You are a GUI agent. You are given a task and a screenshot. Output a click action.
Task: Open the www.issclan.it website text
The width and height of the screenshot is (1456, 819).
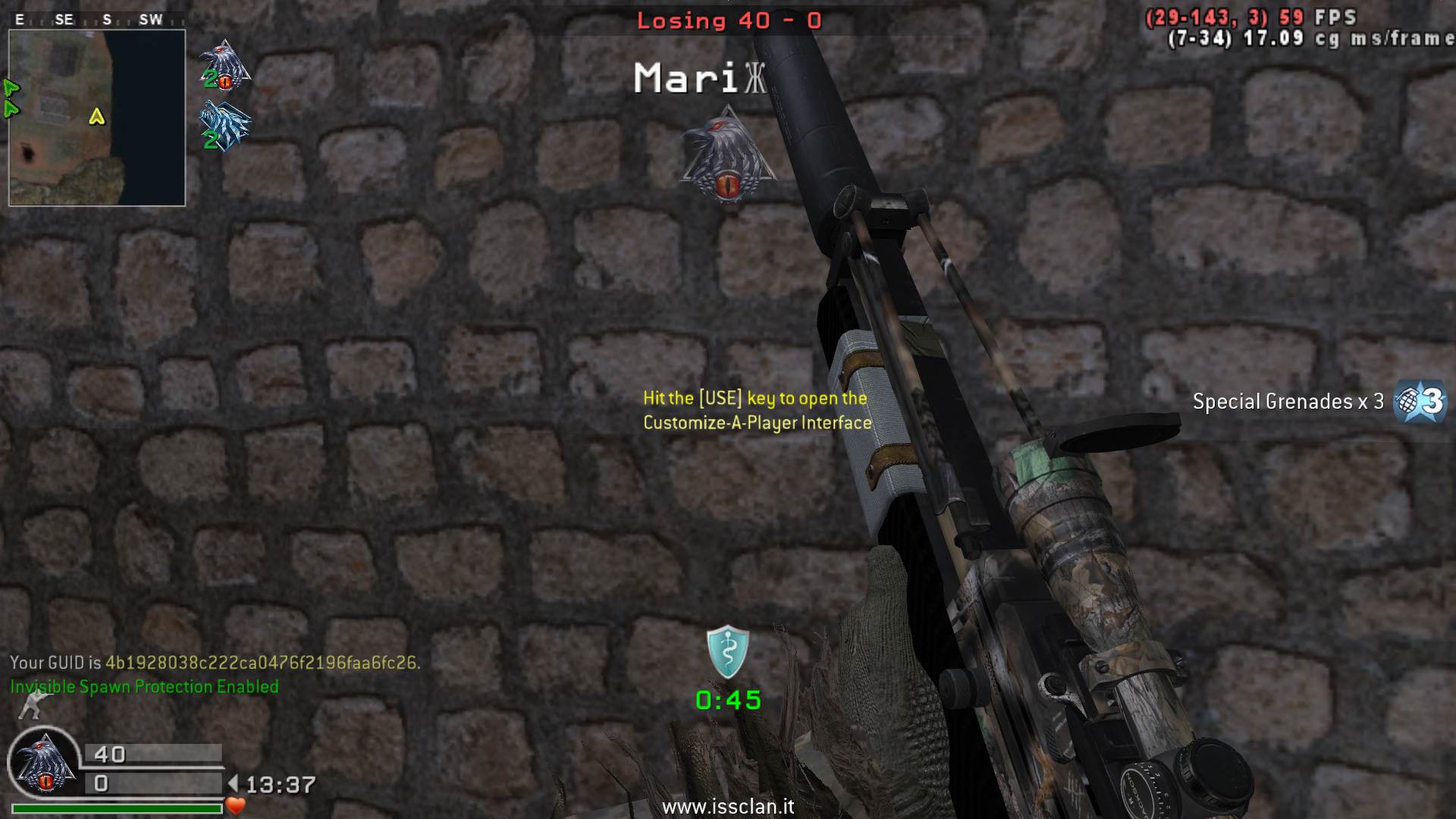(727, 806)
